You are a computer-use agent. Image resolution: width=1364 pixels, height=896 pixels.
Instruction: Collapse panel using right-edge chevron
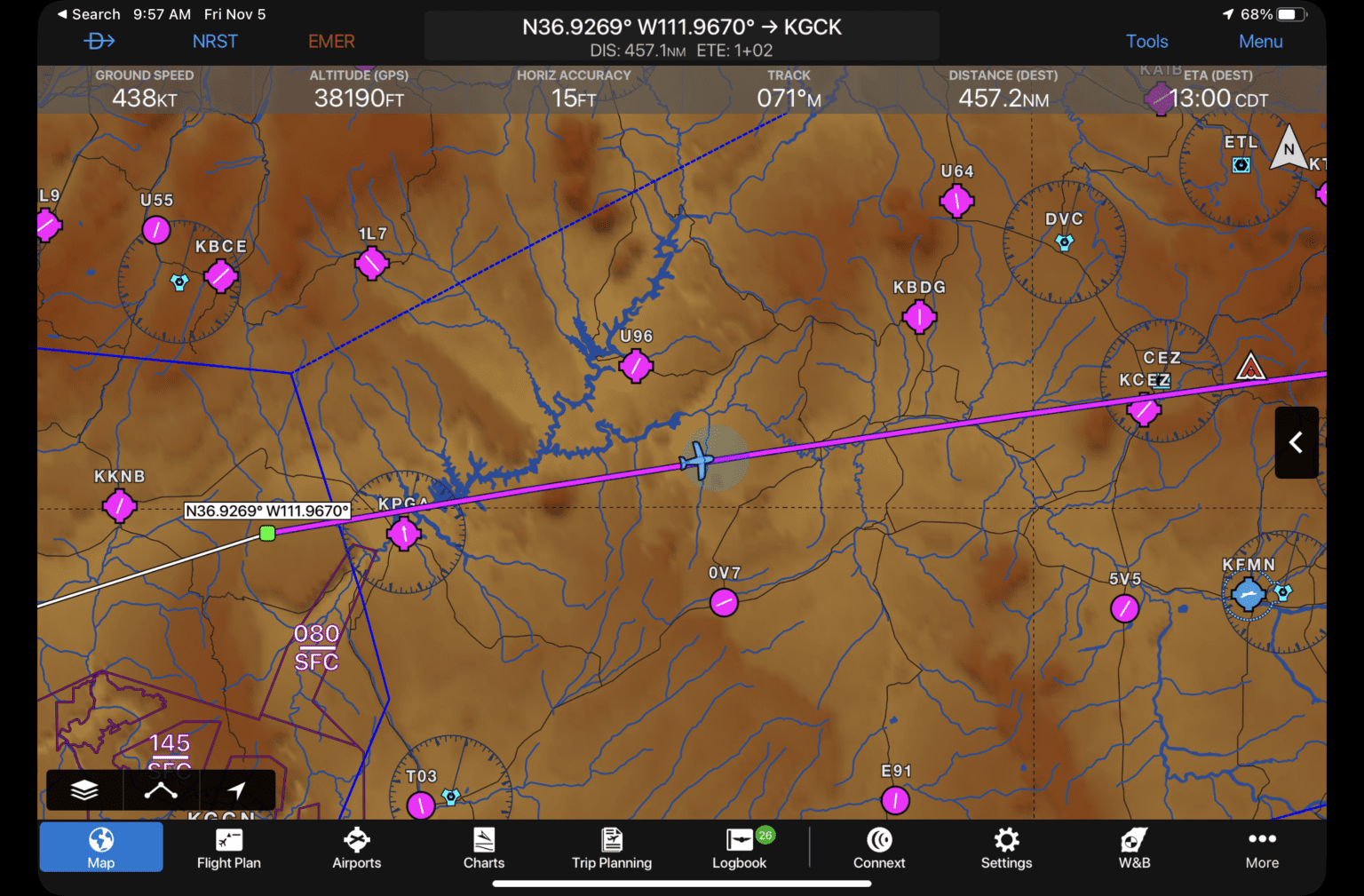[1296, 442]
